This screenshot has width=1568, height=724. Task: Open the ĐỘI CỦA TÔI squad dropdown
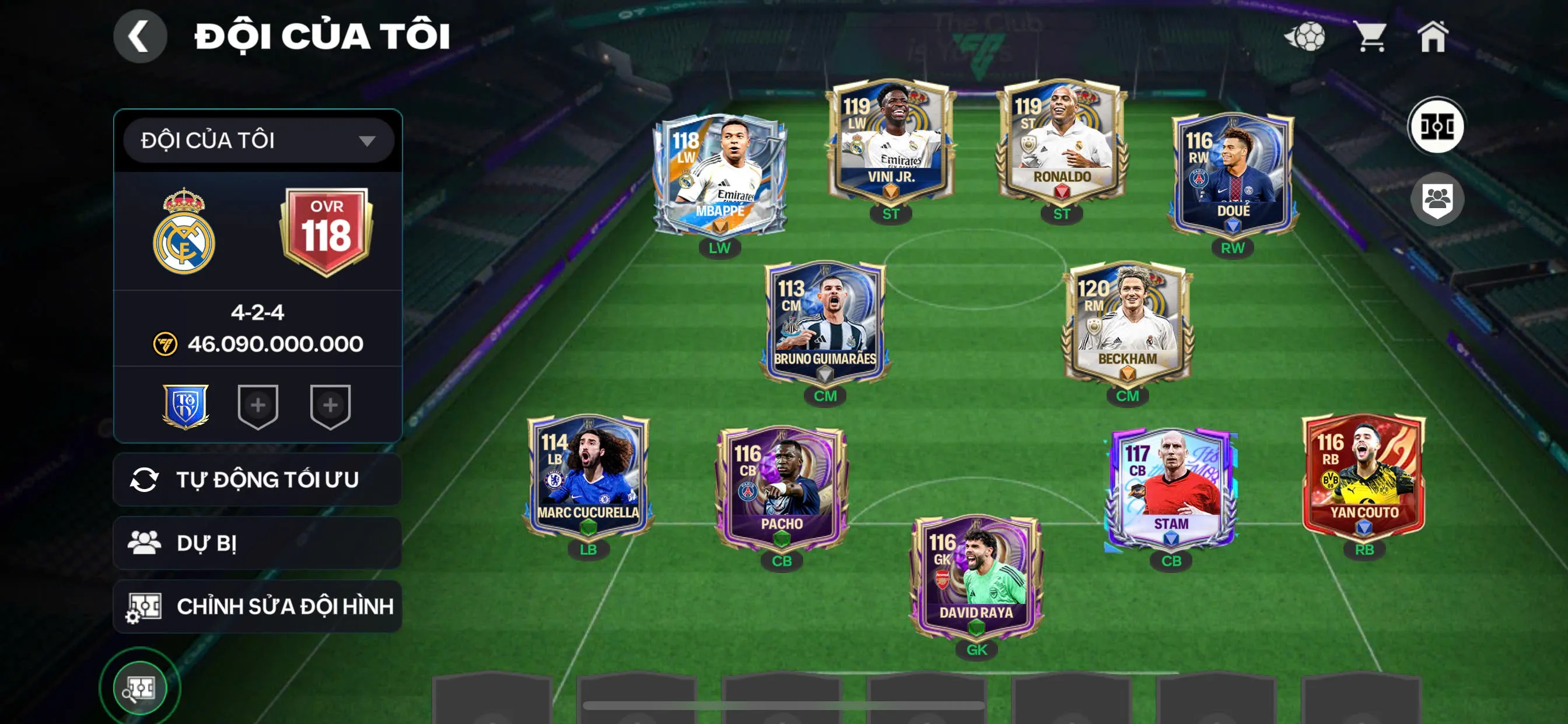[258, 140]
